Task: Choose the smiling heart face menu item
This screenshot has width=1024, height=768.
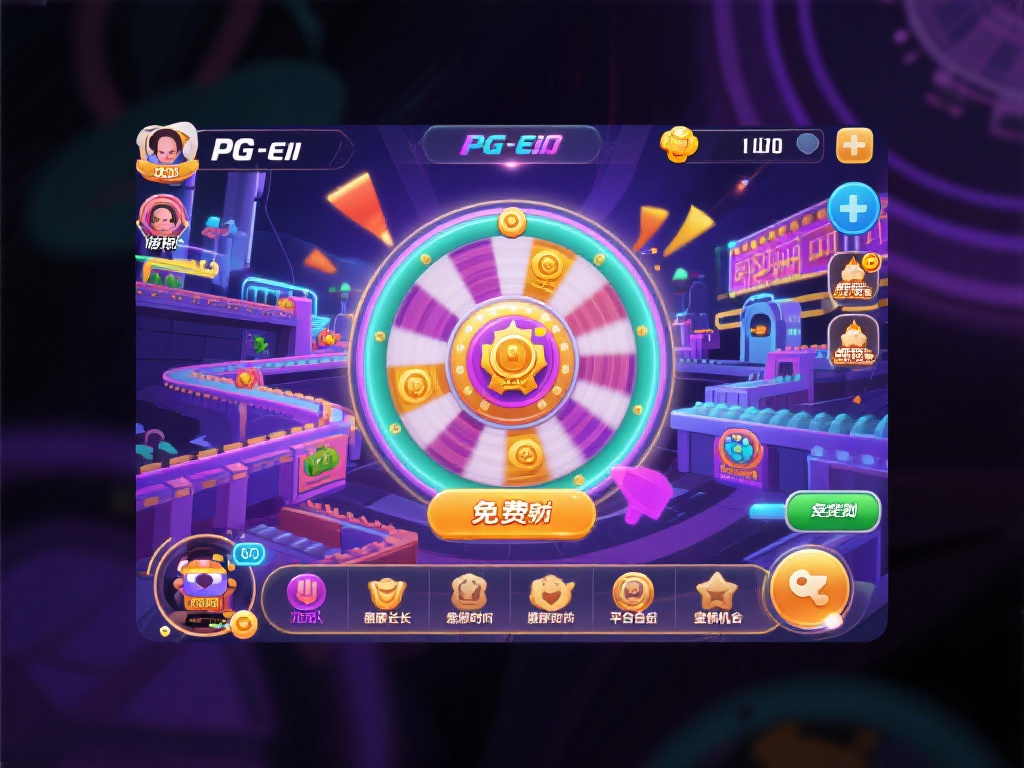Action: [551, 598]
